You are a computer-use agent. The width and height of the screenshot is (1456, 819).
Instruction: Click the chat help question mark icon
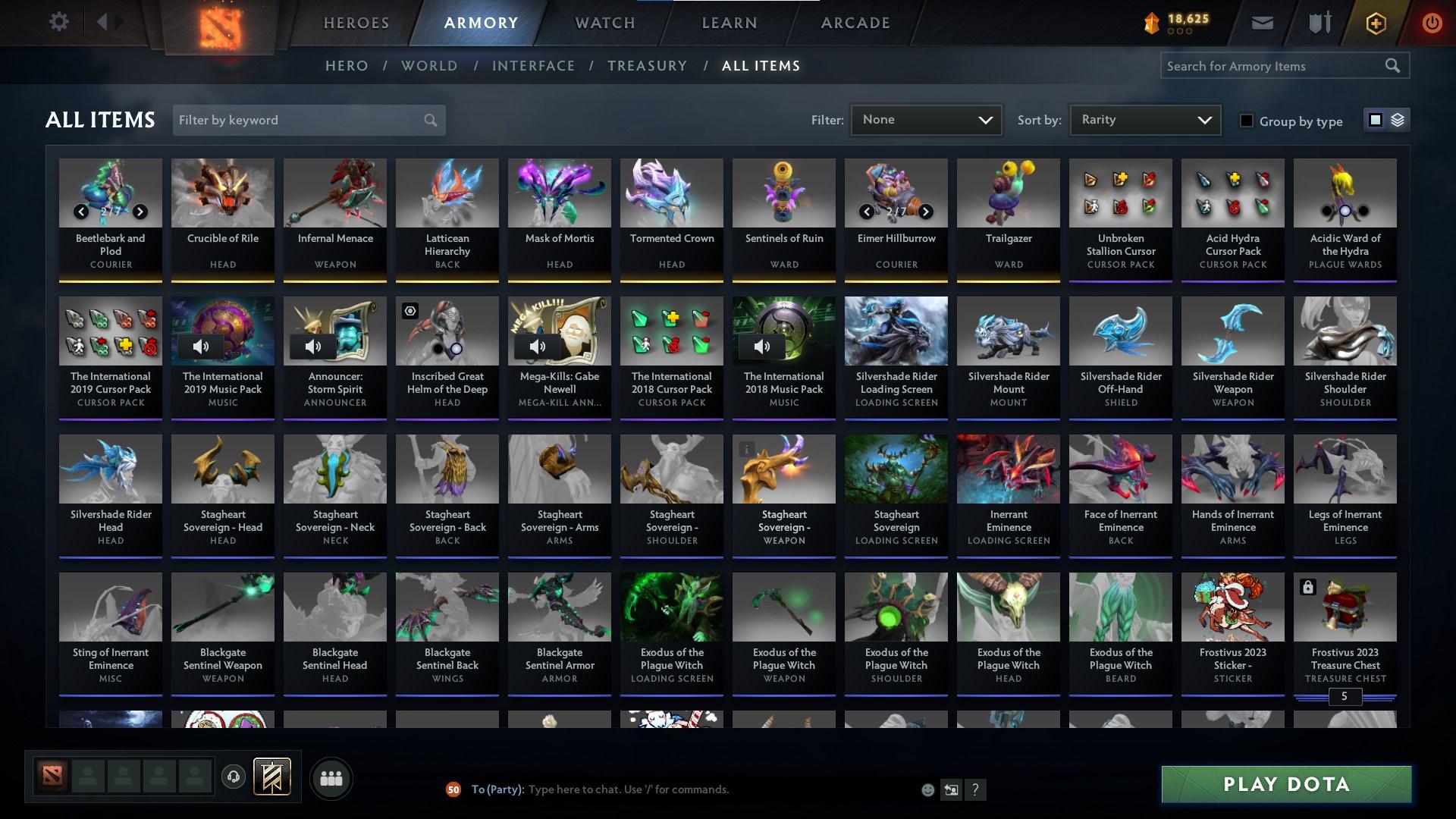(x=976, y=789)
